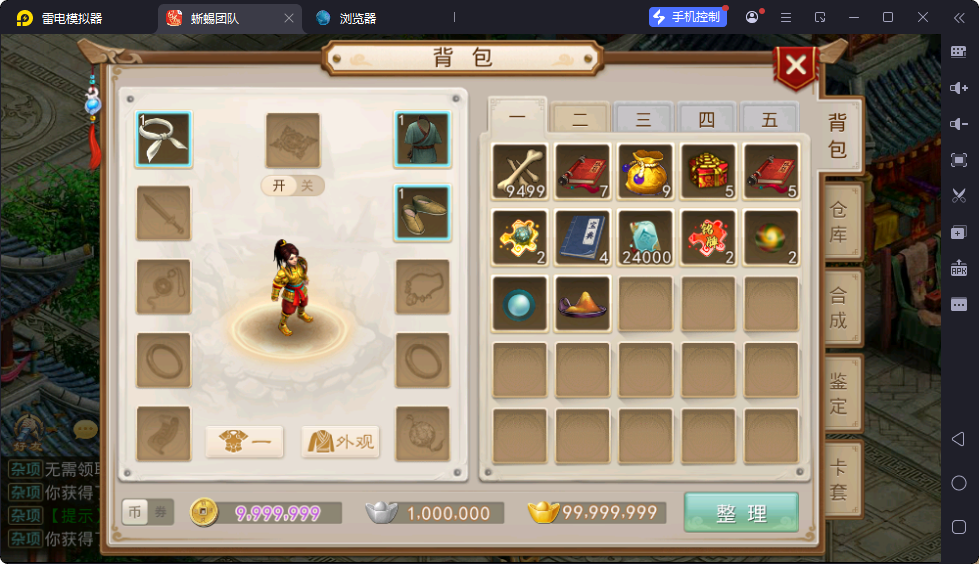Open the 鉴定 appraisal side tab
This screenshot has height=564, width=979.
[x=838, y=393]
